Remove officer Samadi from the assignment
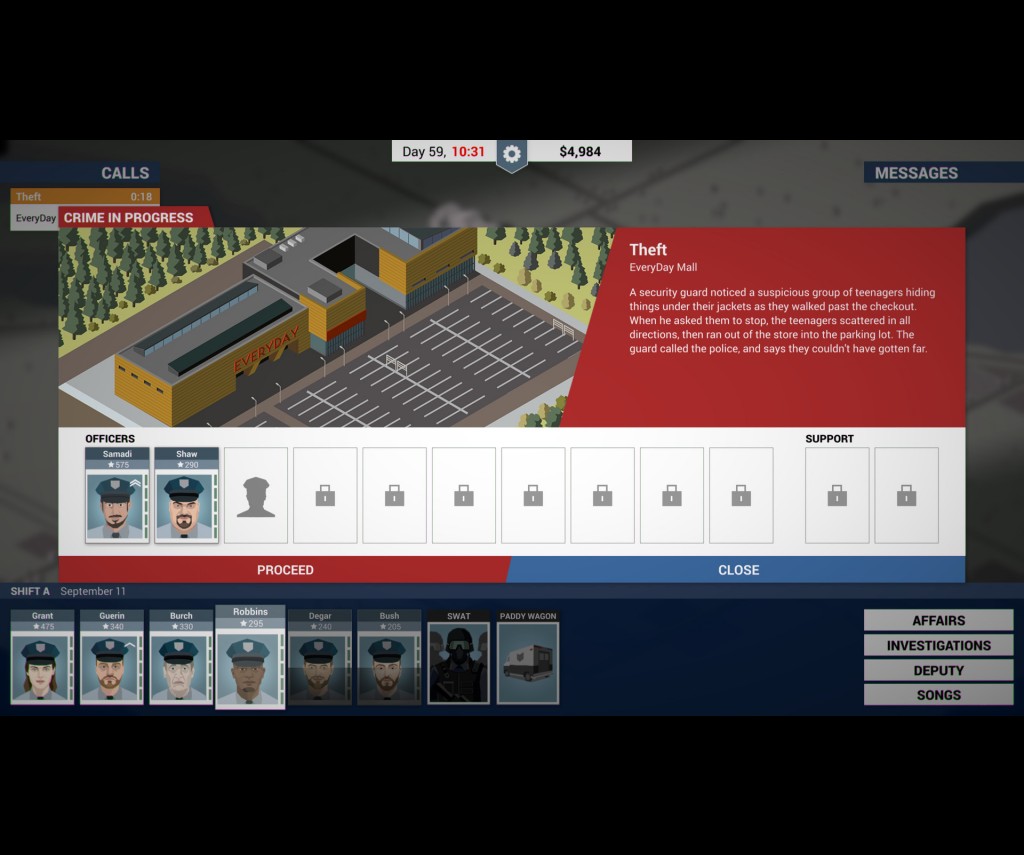 [117, 495]
